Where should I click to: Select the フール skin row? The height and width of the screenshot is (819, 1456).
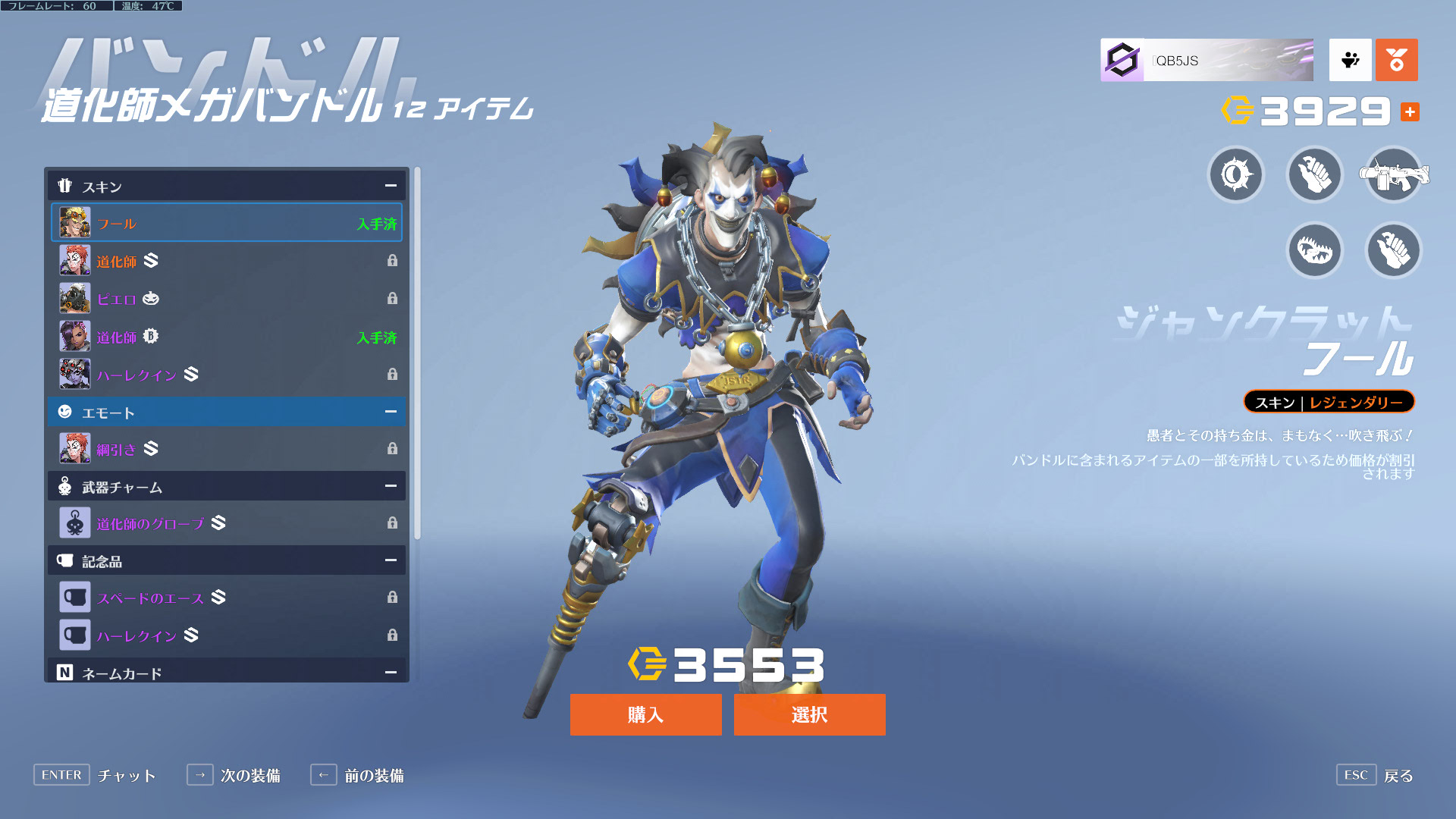(x=227, y=223)
